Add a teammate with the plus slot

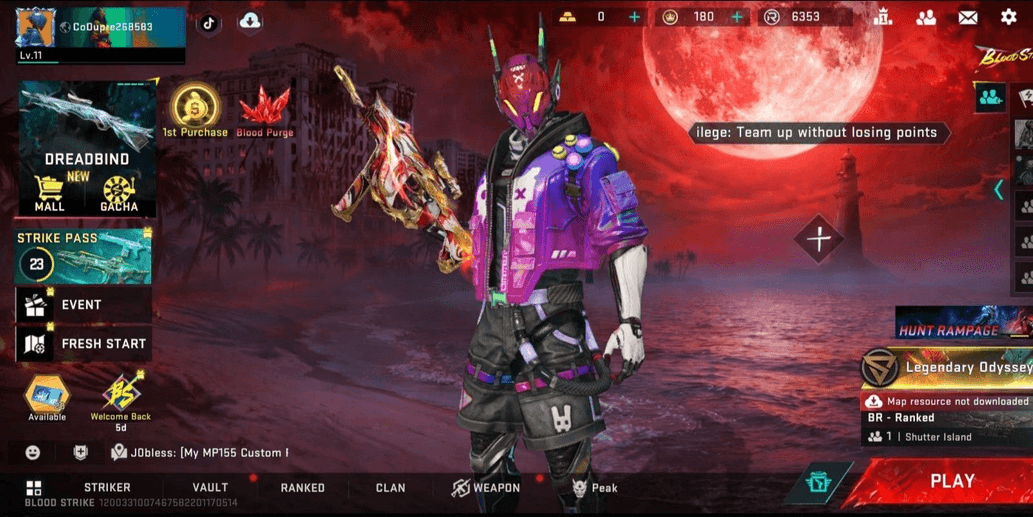[819, 240]
